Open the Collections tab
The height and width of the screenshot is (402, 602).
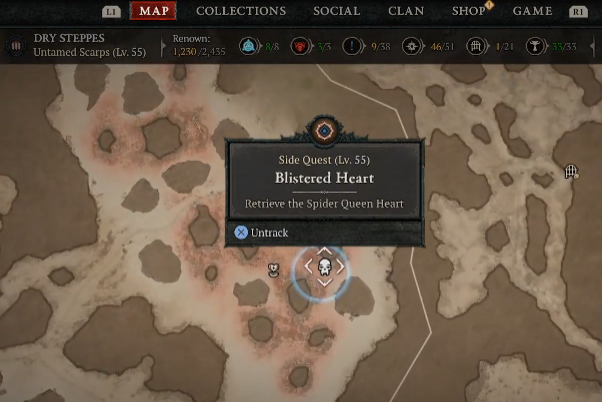pos(241,11)
